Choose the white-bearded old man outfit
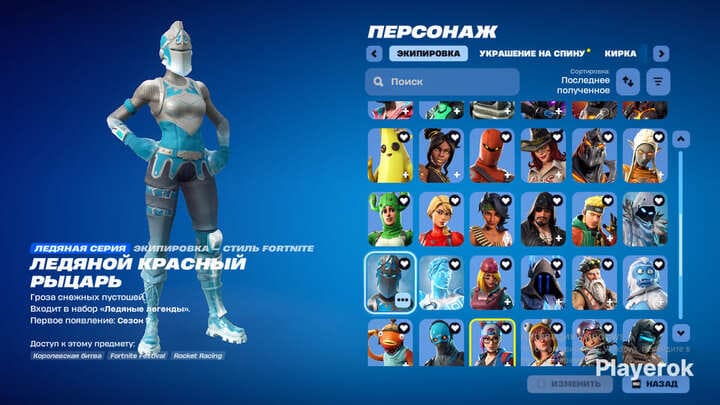Image resolution: width=720 pixels, height=405 pixels. pyautogui.click(x=593, y=283)
